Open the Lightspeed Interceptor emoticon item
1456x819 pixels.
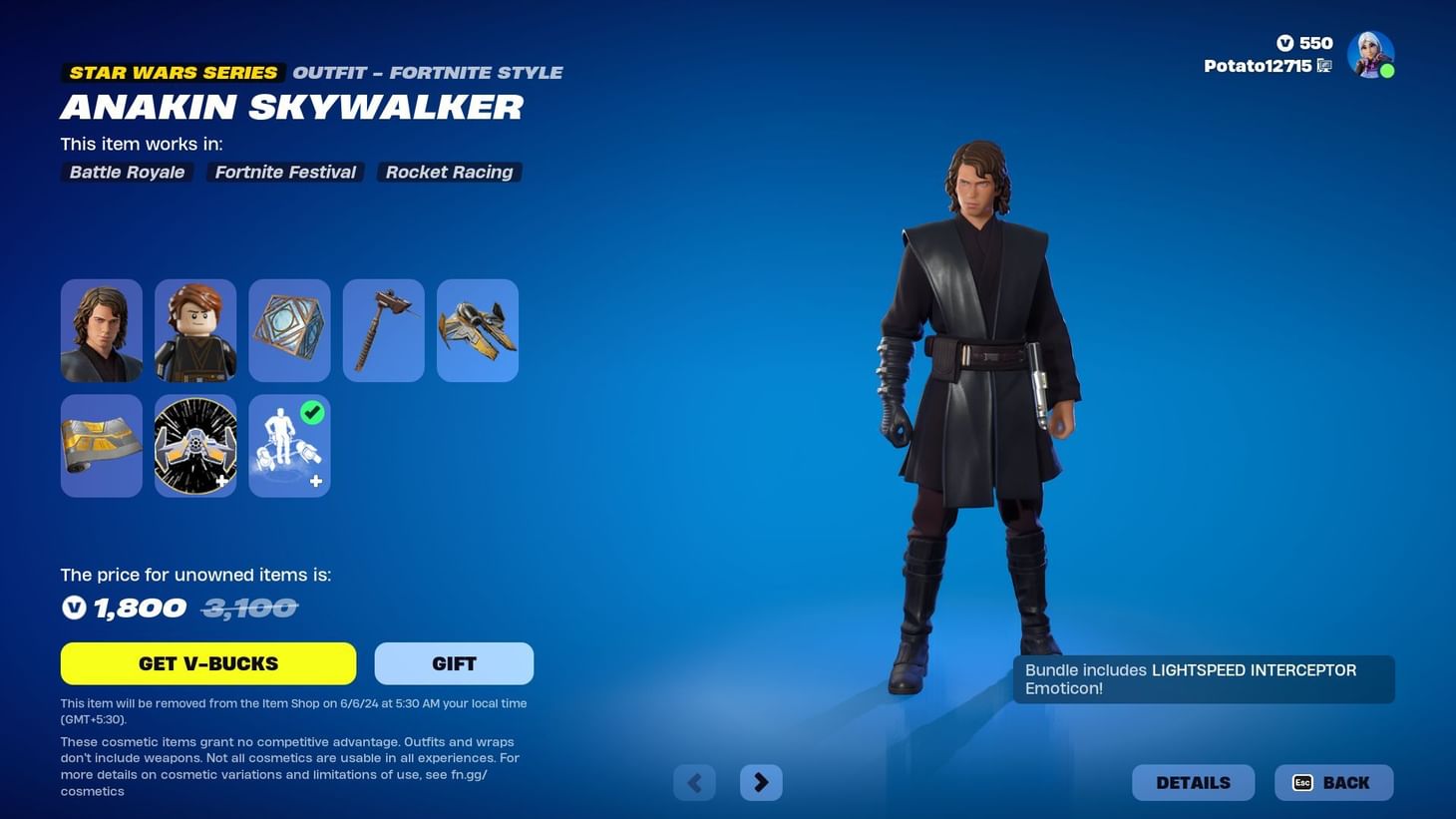coord(194,445)
